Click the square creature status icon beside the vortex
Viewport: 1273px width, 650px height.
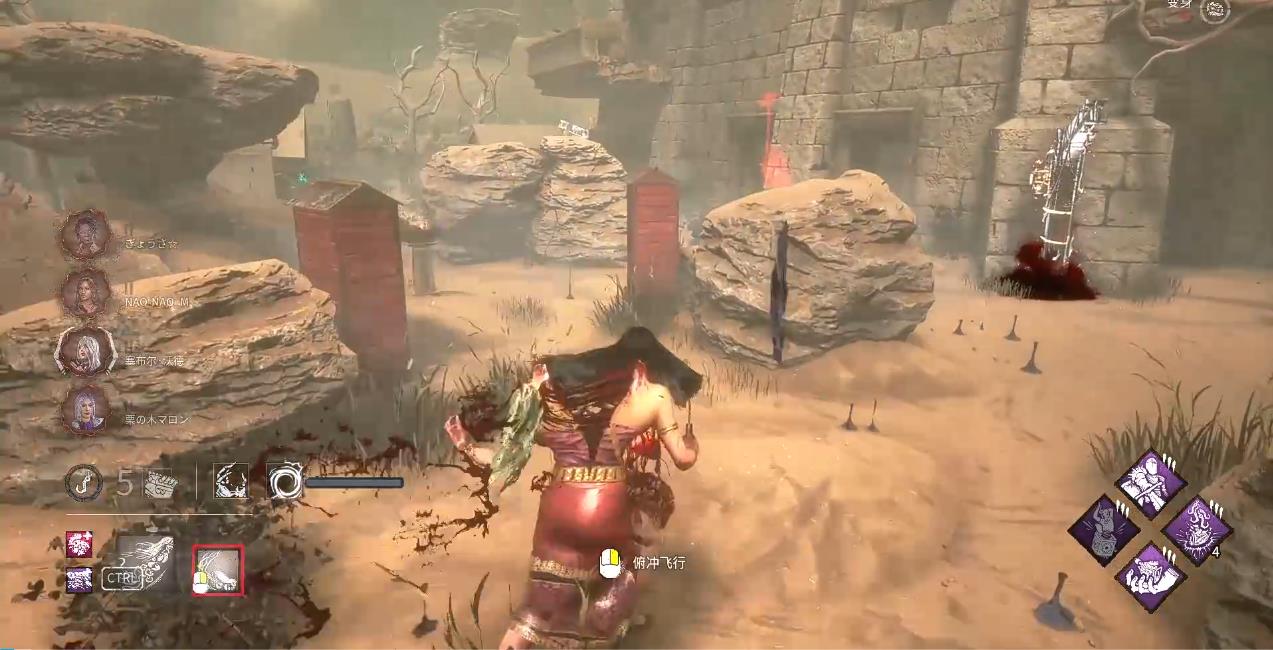pyautogui.click(x=231, y=482)
